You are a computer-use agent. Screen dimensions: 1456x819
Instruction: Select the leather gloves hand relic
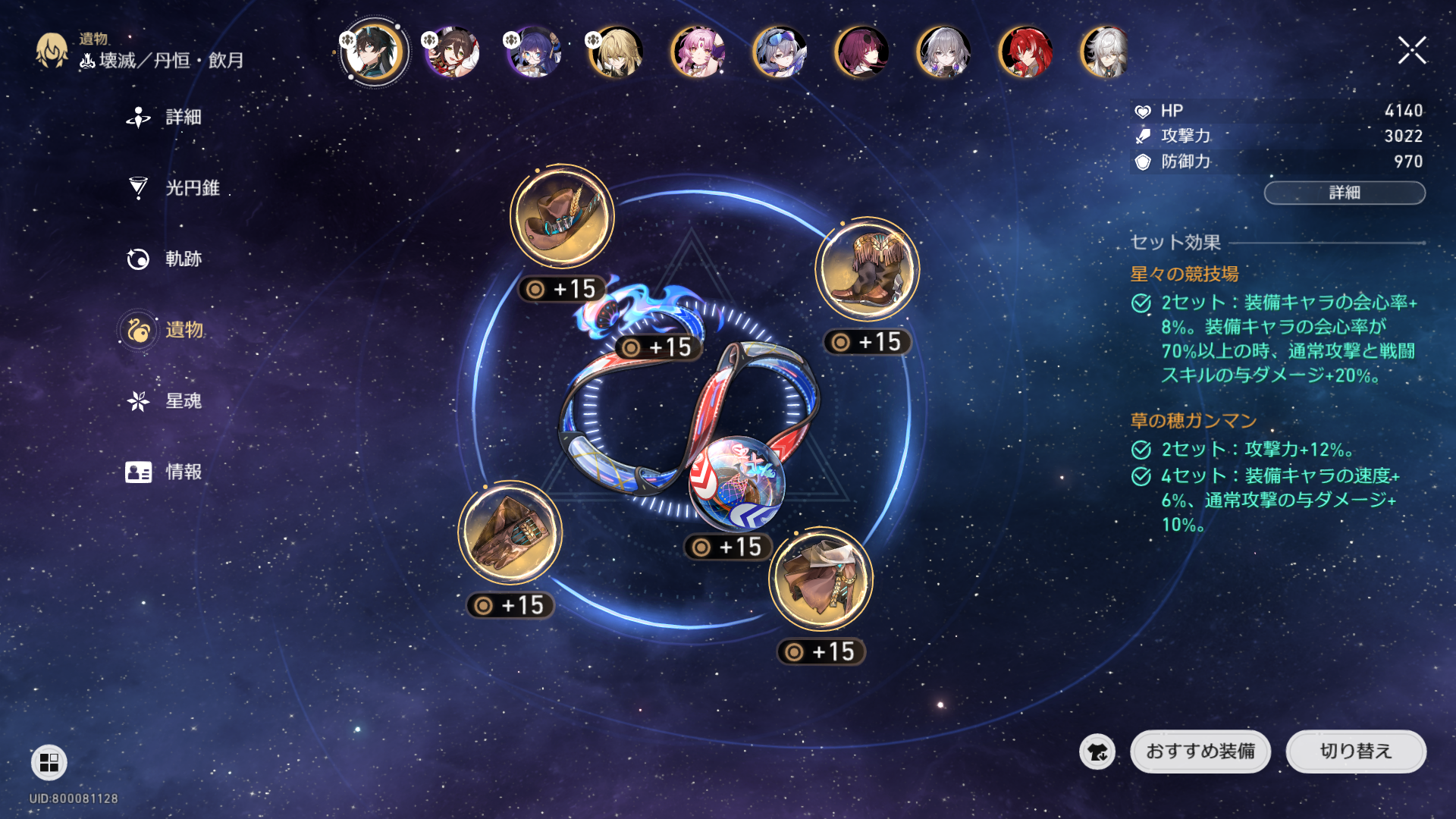(510, 533)
